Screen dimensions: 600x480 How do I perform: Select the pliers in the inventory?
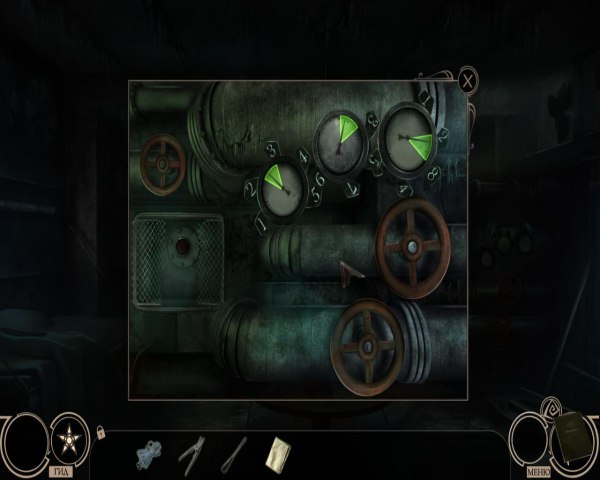(192, 452)
